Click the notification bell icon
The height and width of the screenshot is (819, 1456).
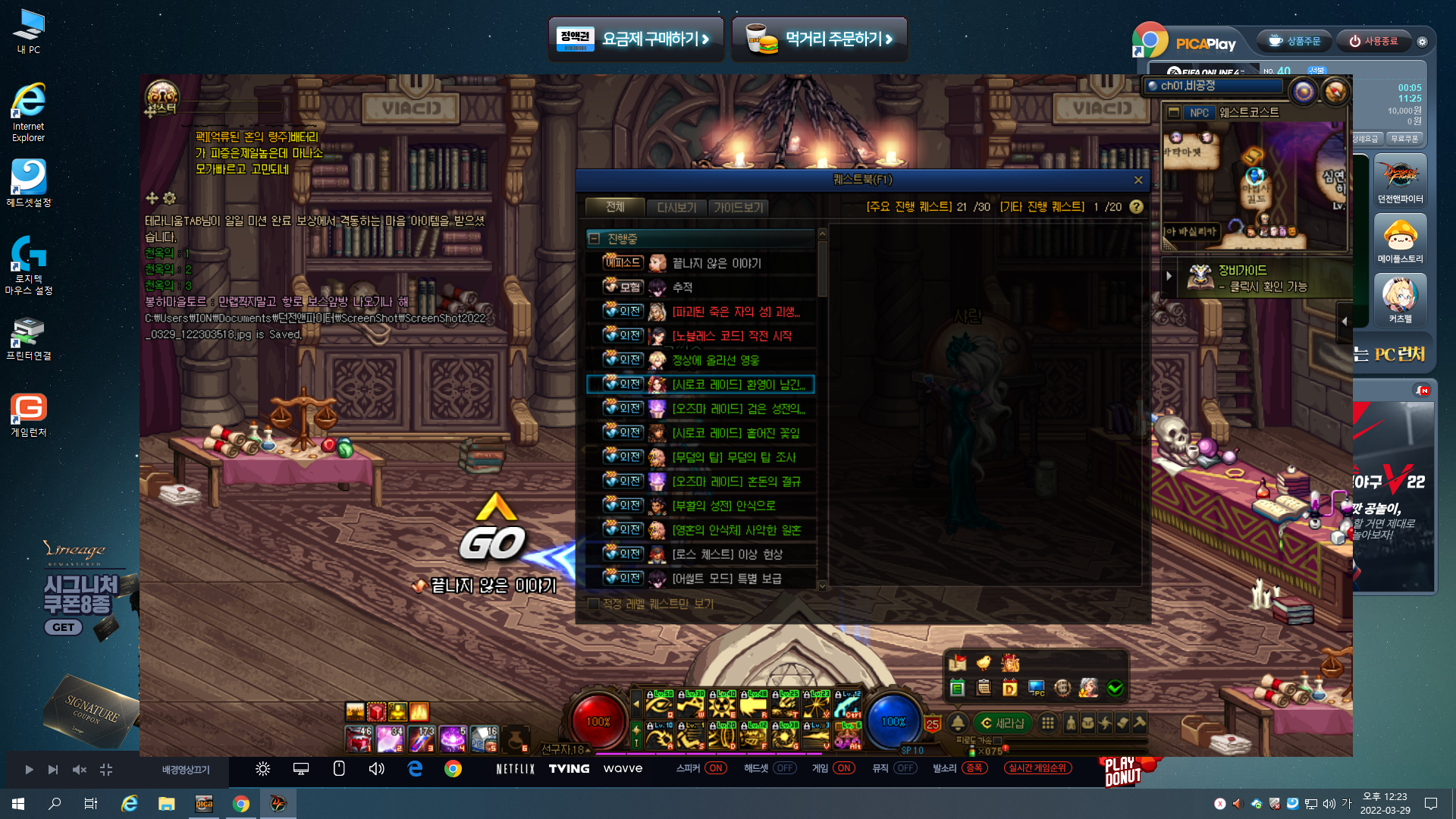tap(958, 723)
